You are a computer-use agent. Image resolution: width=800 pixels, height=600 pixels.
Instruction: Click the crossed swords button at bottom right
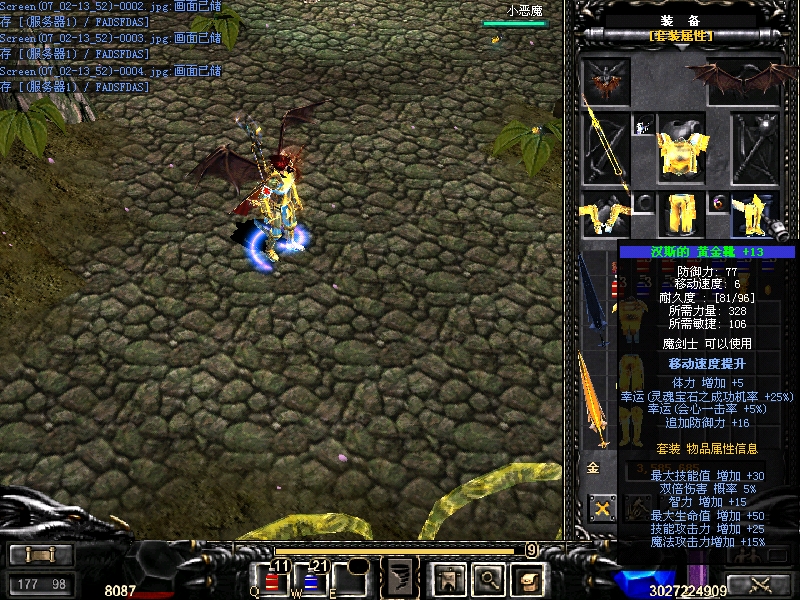pos(761,585)
